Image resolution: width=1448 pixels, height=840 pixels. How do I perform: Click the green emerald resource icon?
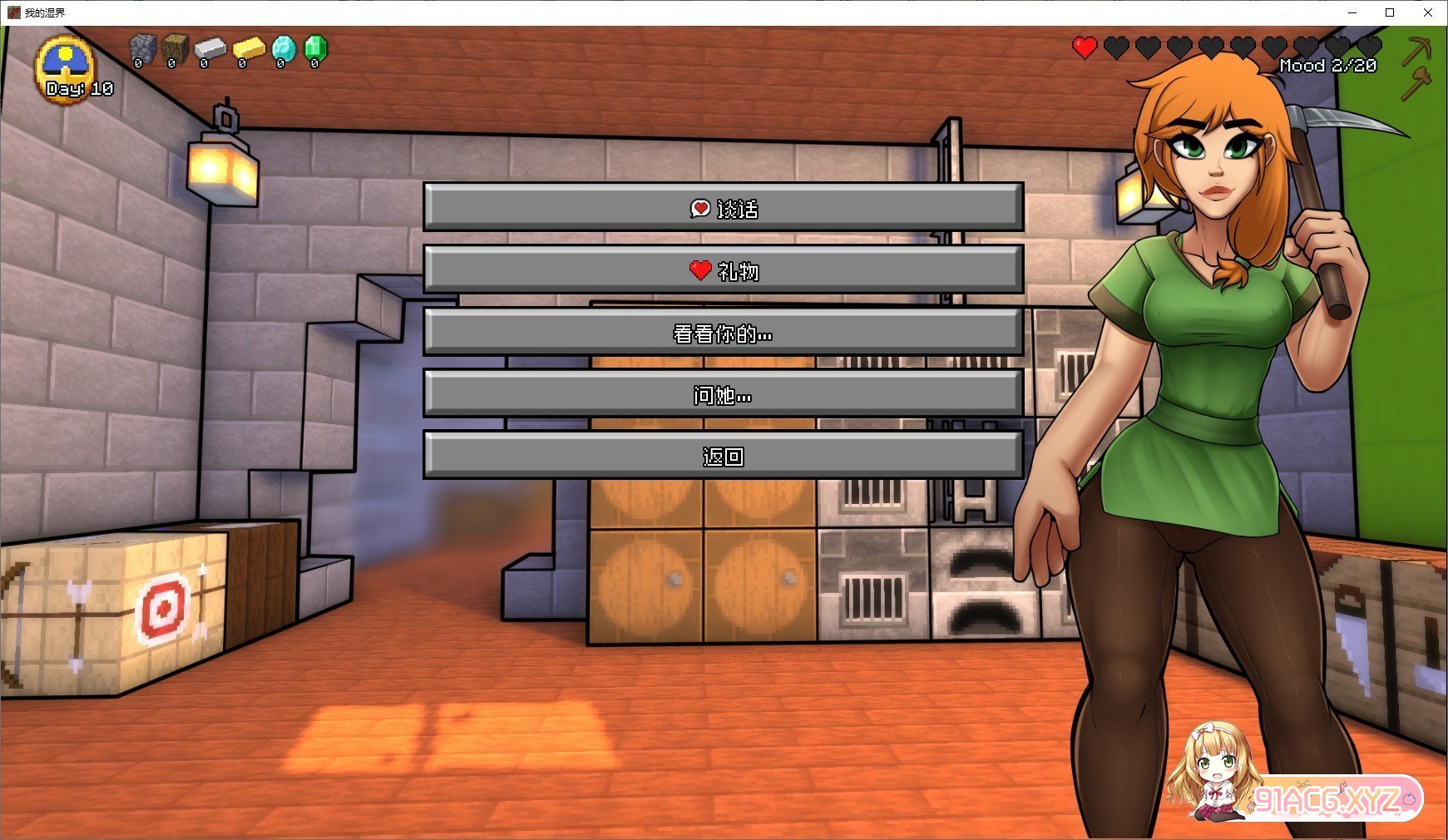click(315, 49)
